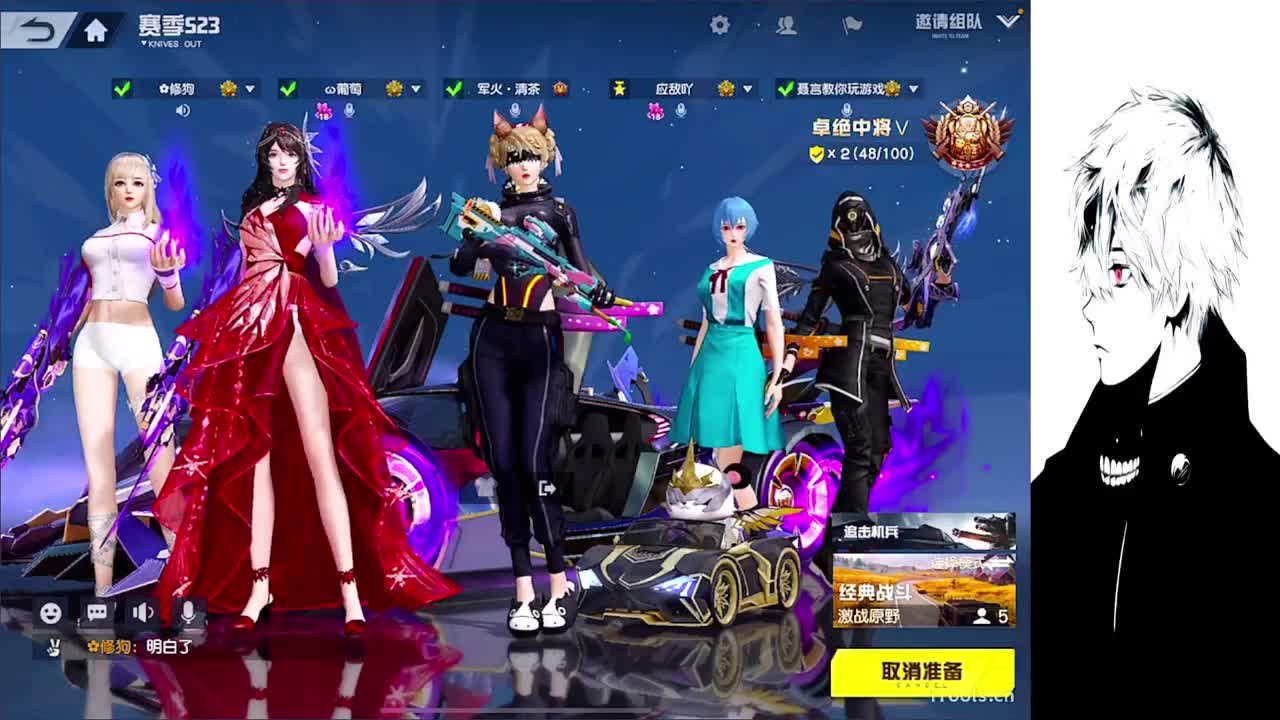Viewport: 1280px width, 720px height.
Task: Select the peace-sign gesture icon
Action: [54, 645]
